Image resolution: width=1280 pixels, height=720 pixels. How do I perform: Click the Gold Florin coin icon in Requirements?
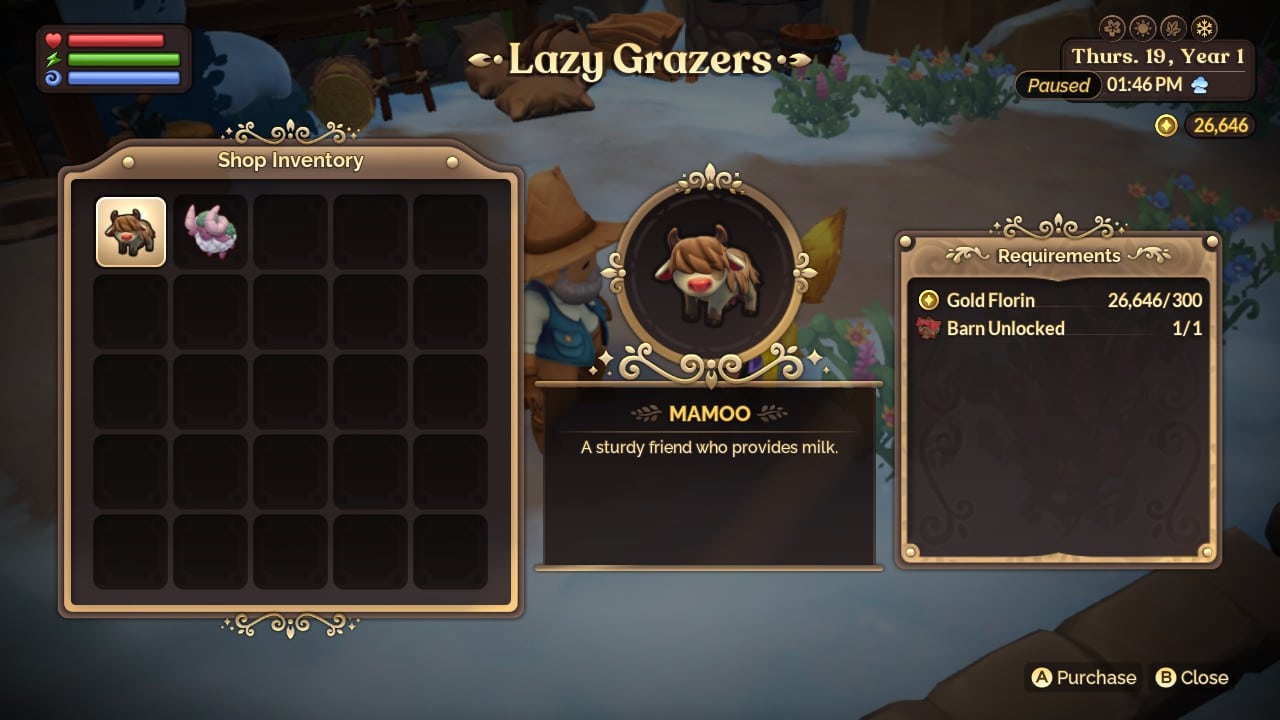pyautogui.click(x=928, y=300)
